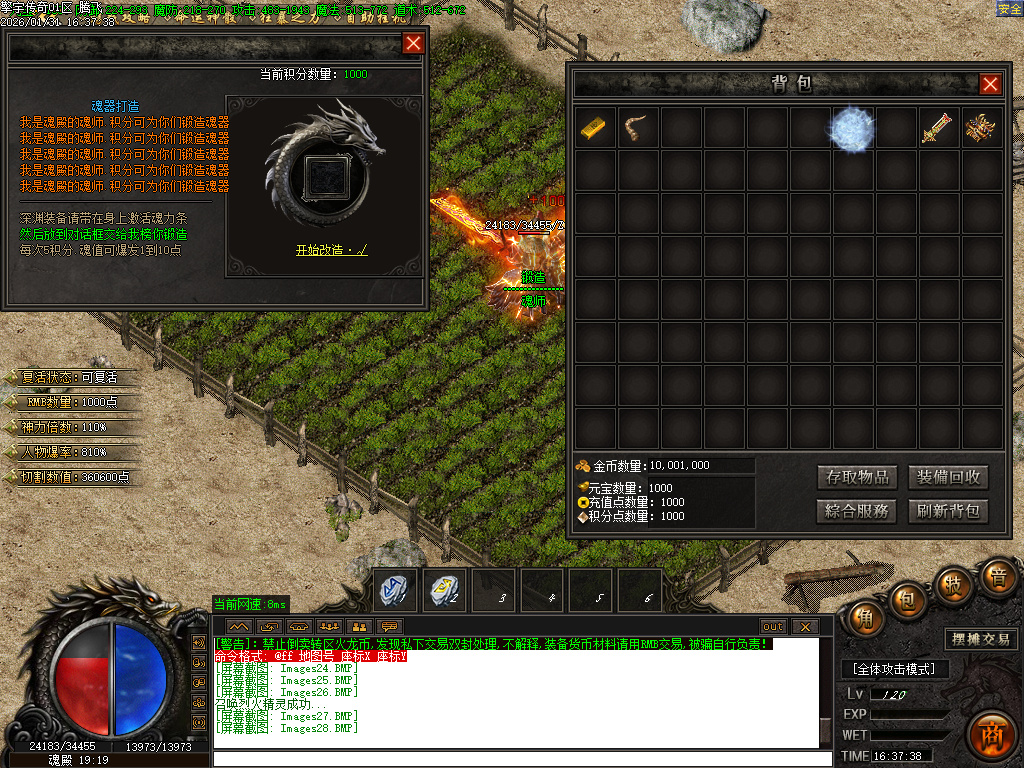
Task: Open 装備回收 equipment recycling
Action: pos(948,477)
